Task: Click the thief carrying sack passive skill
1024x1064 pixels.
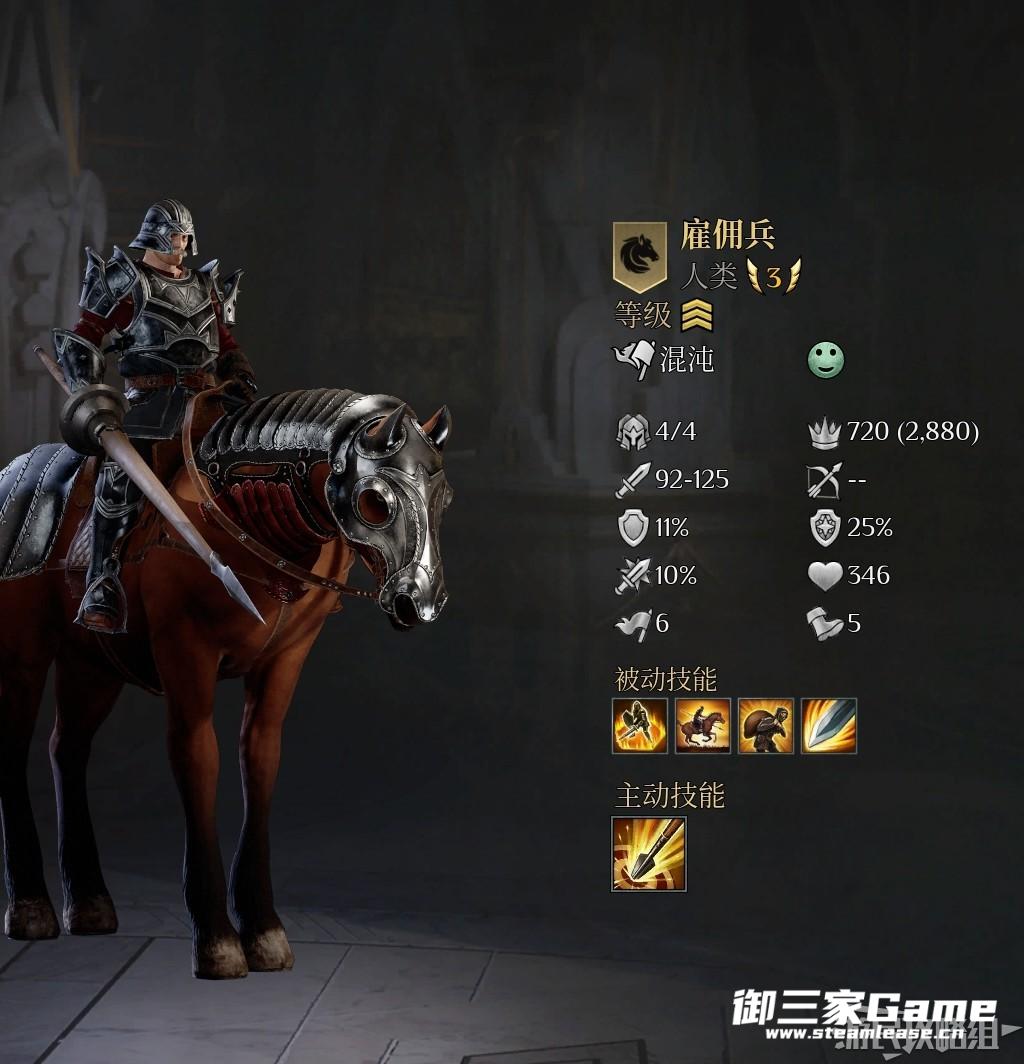Action: coord(766,726)
